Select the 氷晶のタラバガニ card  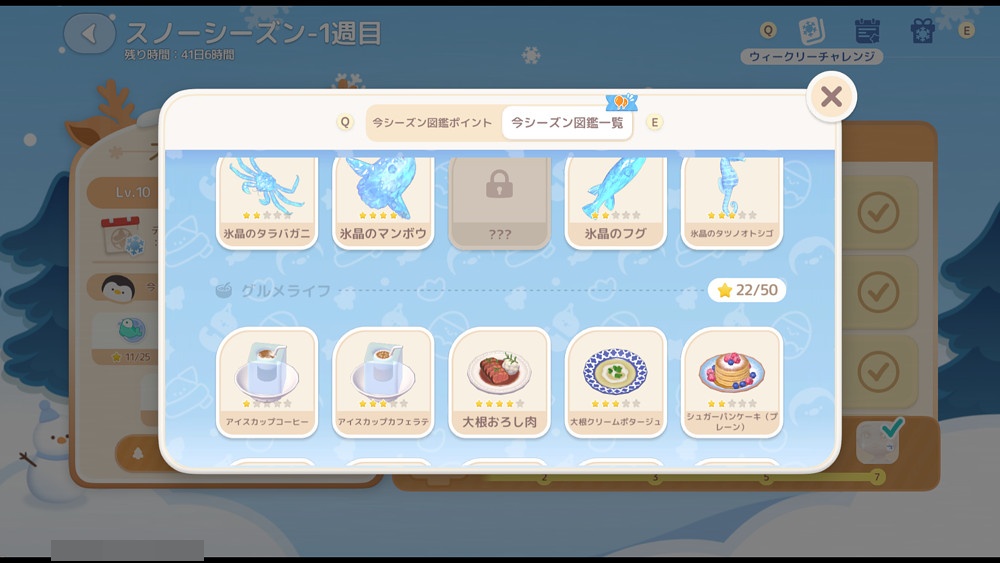(x=267, y=202)
